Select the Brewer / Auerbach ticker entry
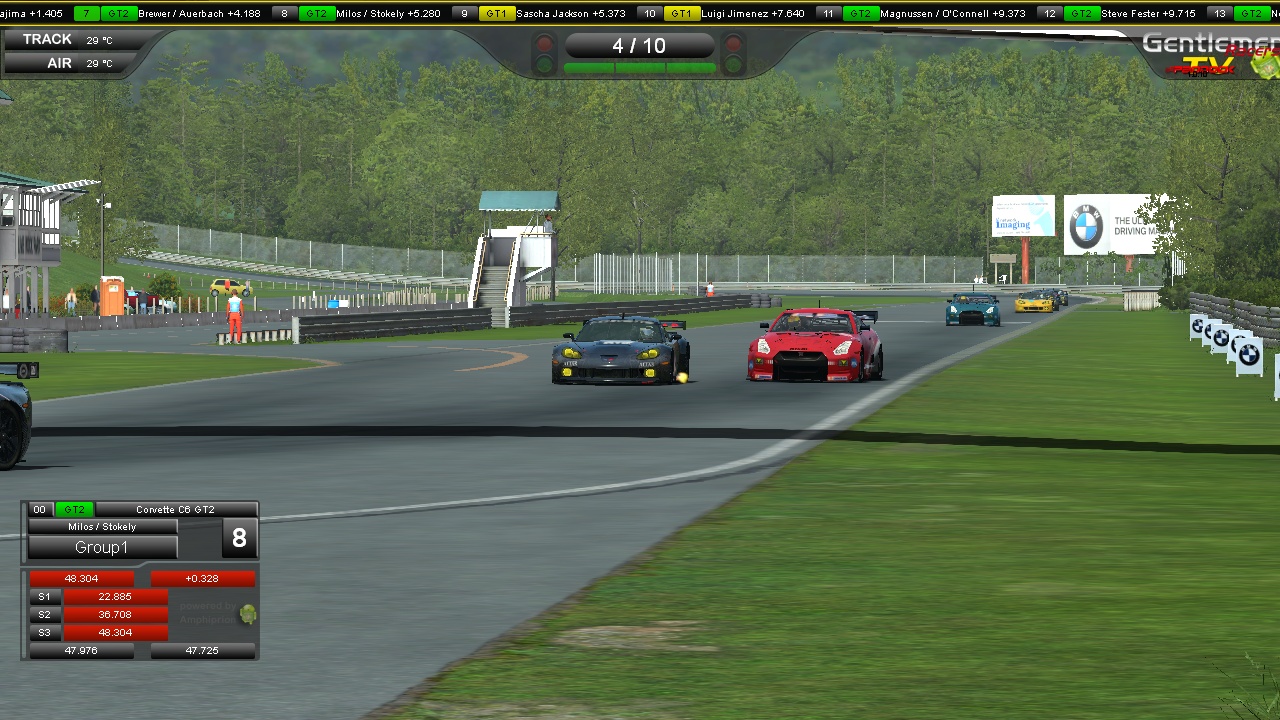 (x=199, y=14)
